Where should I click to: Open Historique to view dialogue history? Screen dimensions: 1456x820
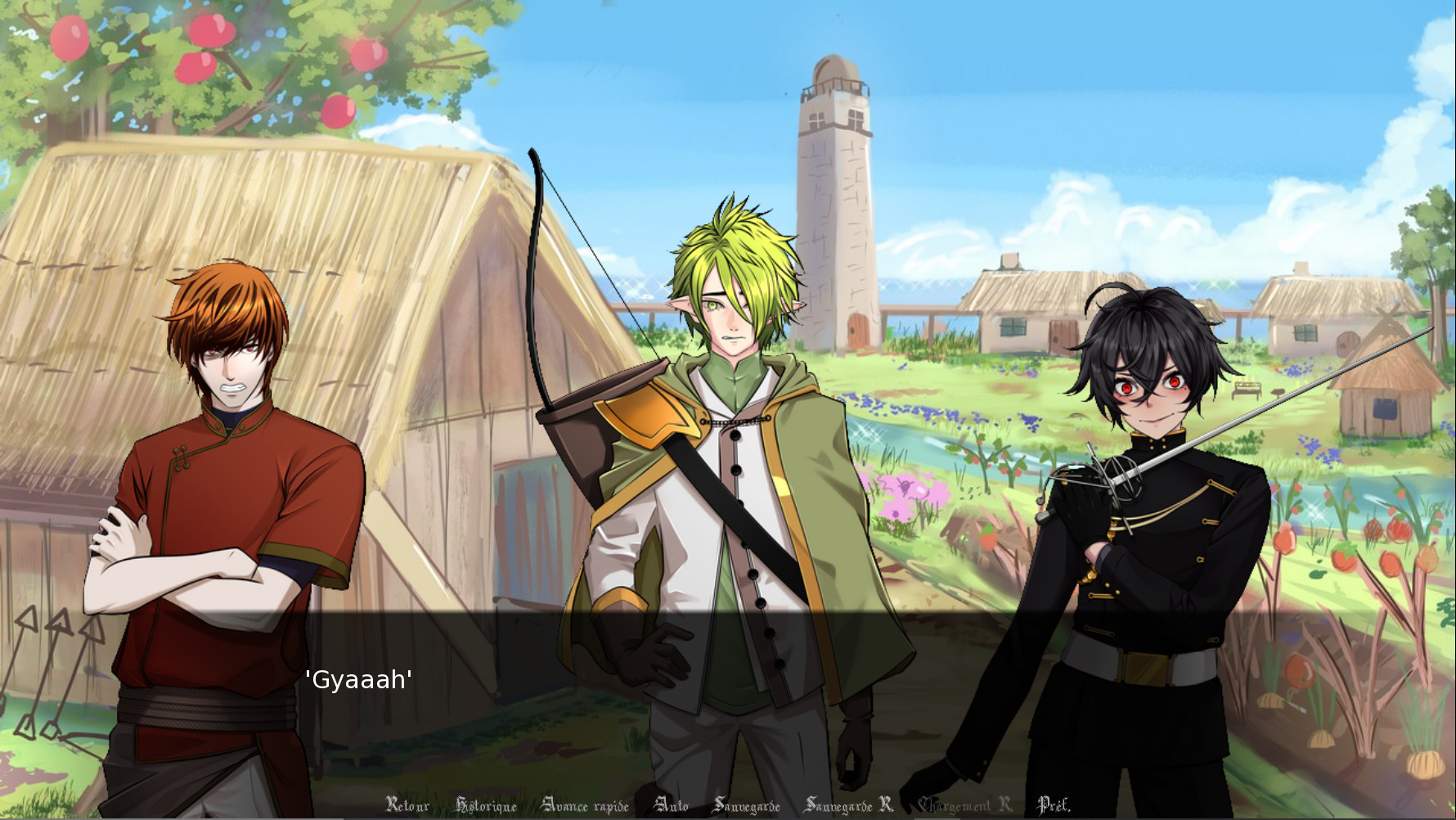point(488,805)
